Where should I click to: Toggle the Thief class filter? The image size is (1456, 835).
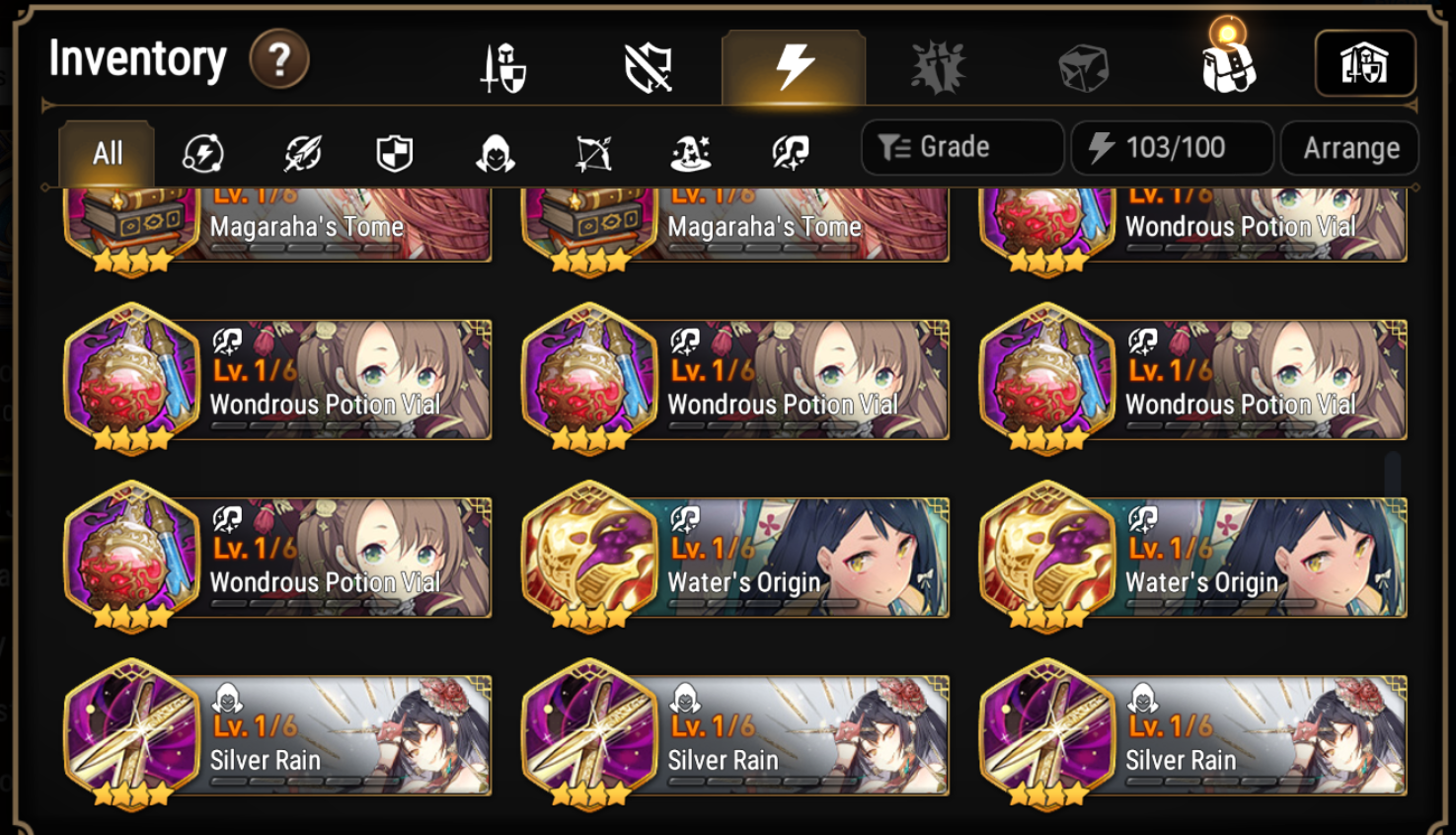[495, 151]
